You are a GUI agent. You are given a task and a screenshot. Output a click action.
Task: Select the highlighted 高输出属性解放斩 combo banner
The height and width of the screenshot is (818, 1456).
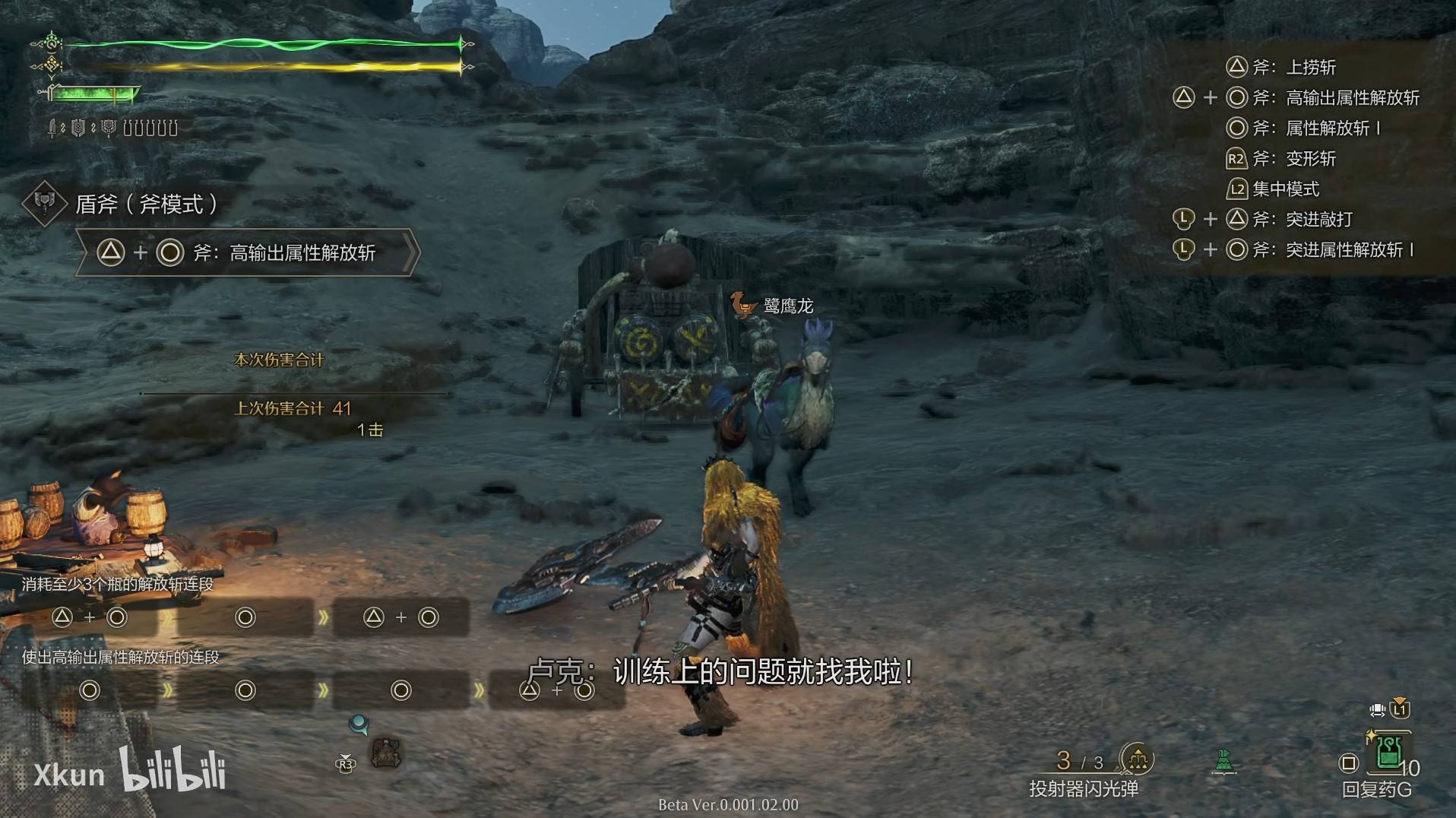(247, 252)
